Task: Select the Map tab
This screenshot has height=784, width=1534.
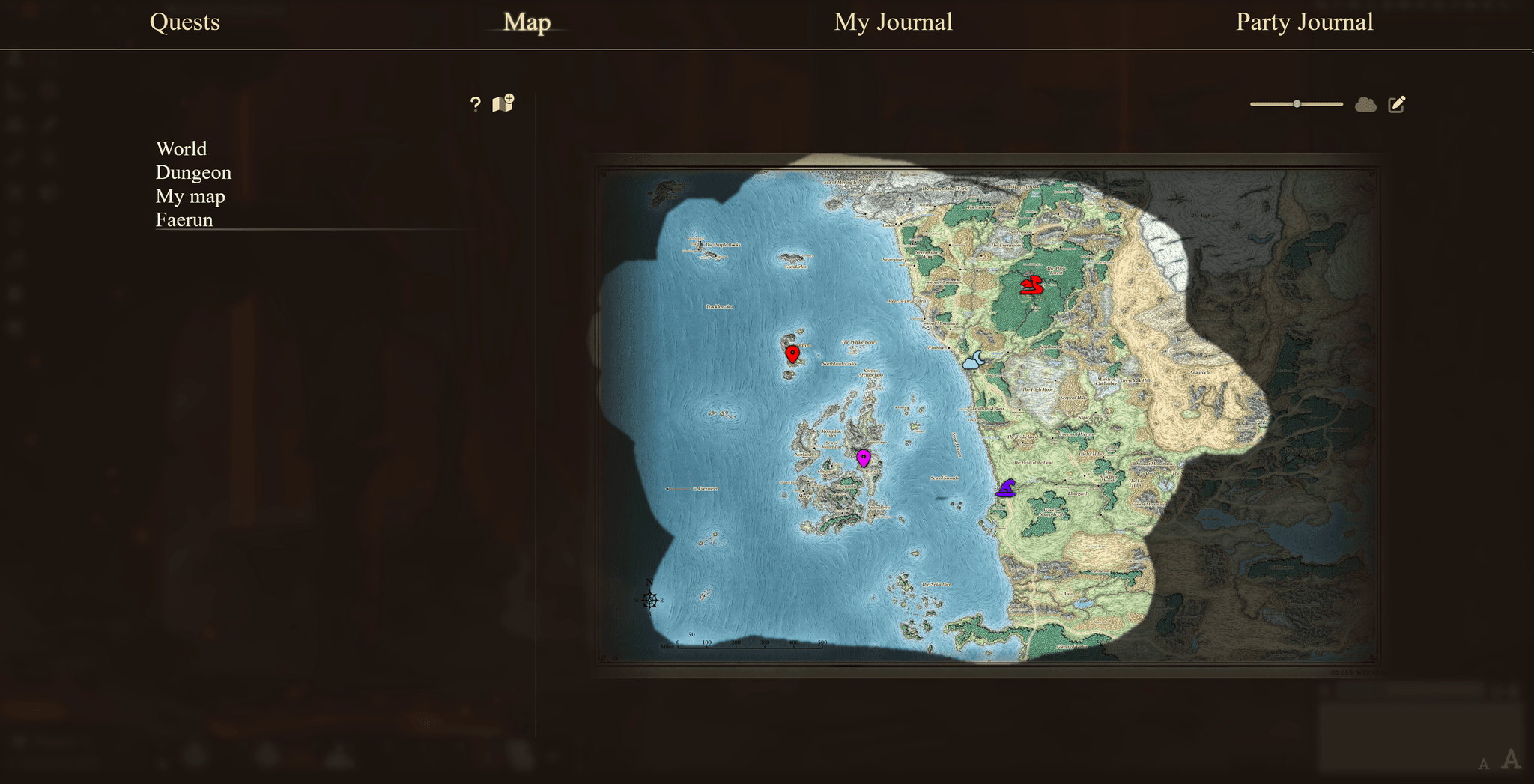Action: (527, 22)
